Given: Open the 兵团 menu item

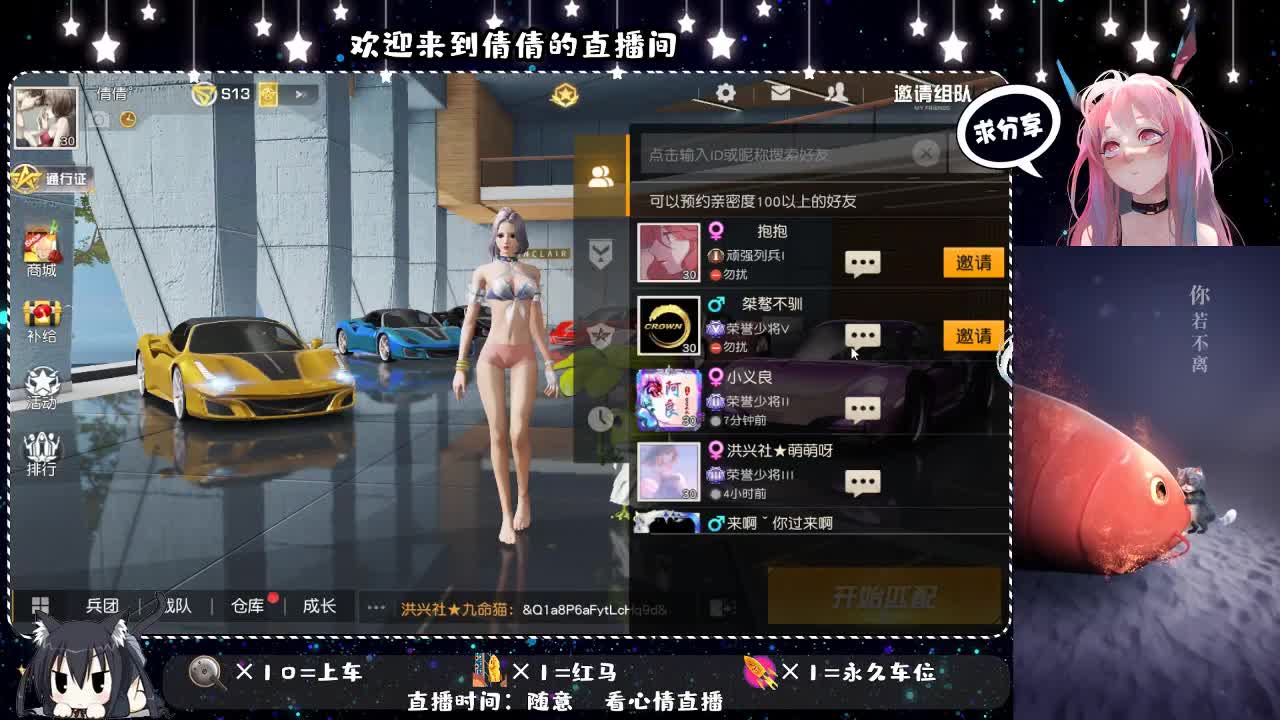Looking at the screenshot, I should click(x=103, y=606).
